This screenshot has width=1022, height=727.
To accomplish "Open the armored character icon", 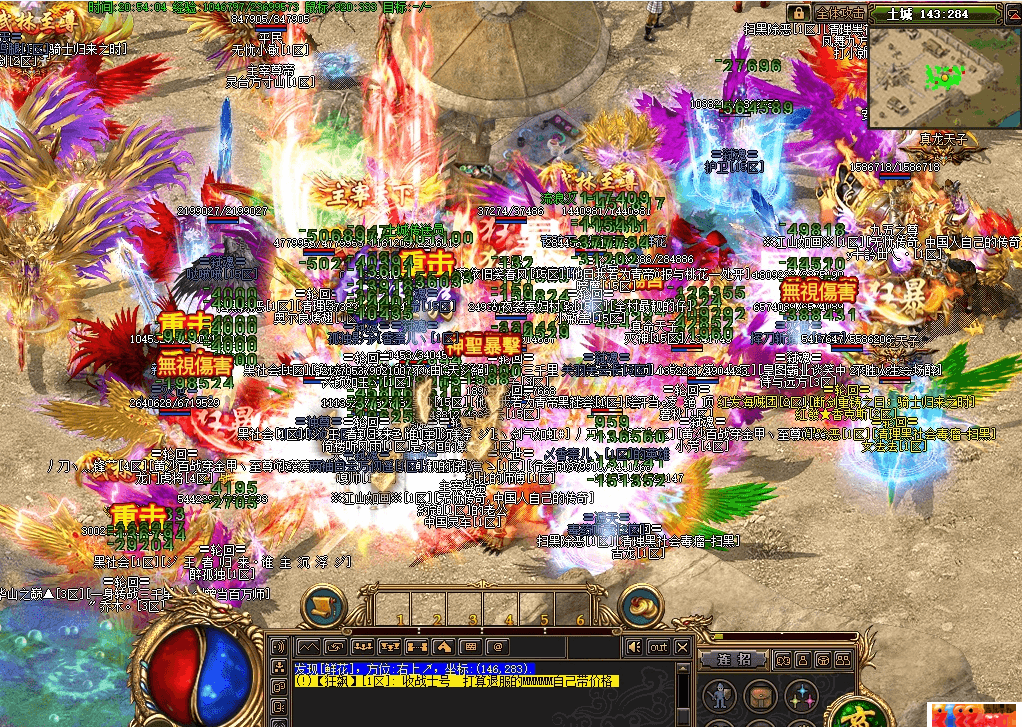I will click(x=717, y=697).
